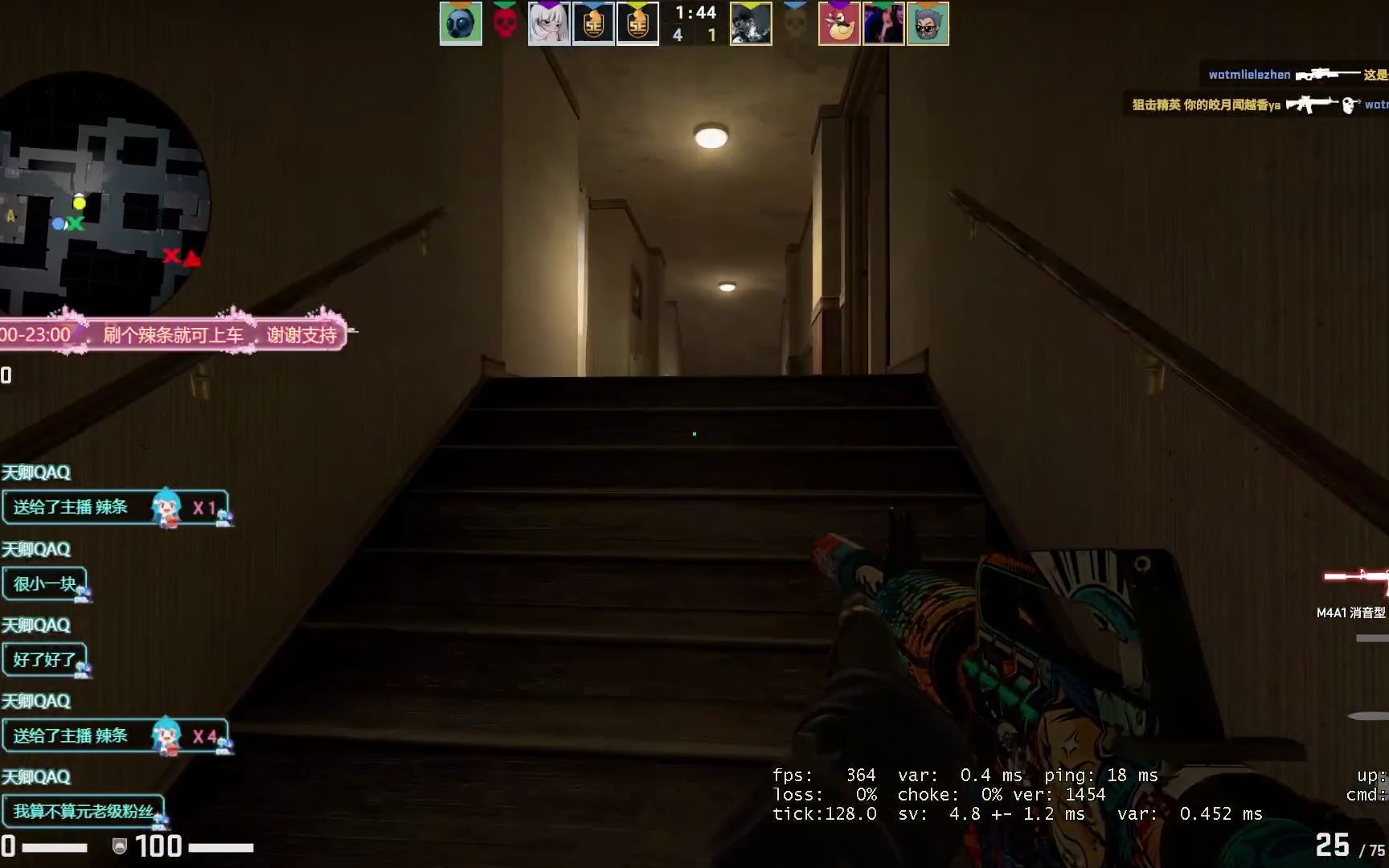Click the sniper rifle icon in kill feed
Screen dimensions: 1389x868
coord(1321,74)
